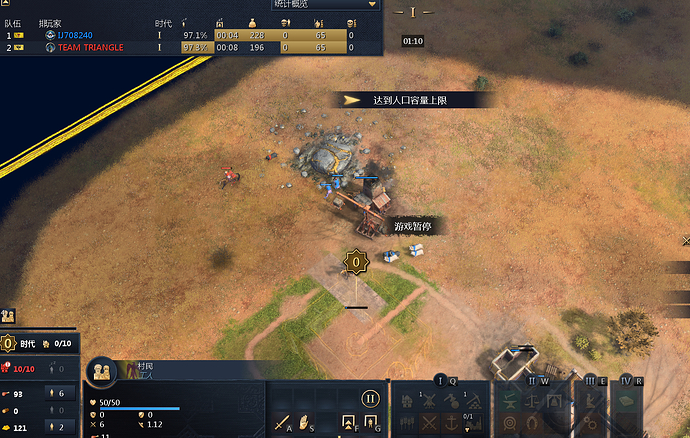Click the idle villager icon above age panel

[8, 315]
